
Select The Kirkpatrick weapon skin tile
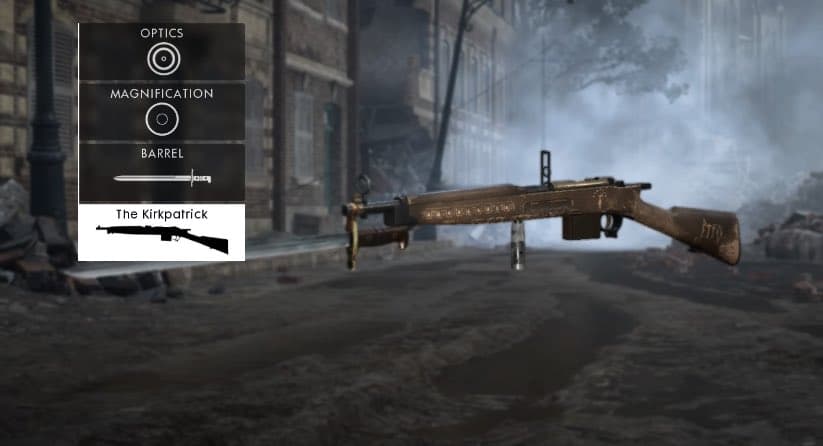(x=161, y=232)
